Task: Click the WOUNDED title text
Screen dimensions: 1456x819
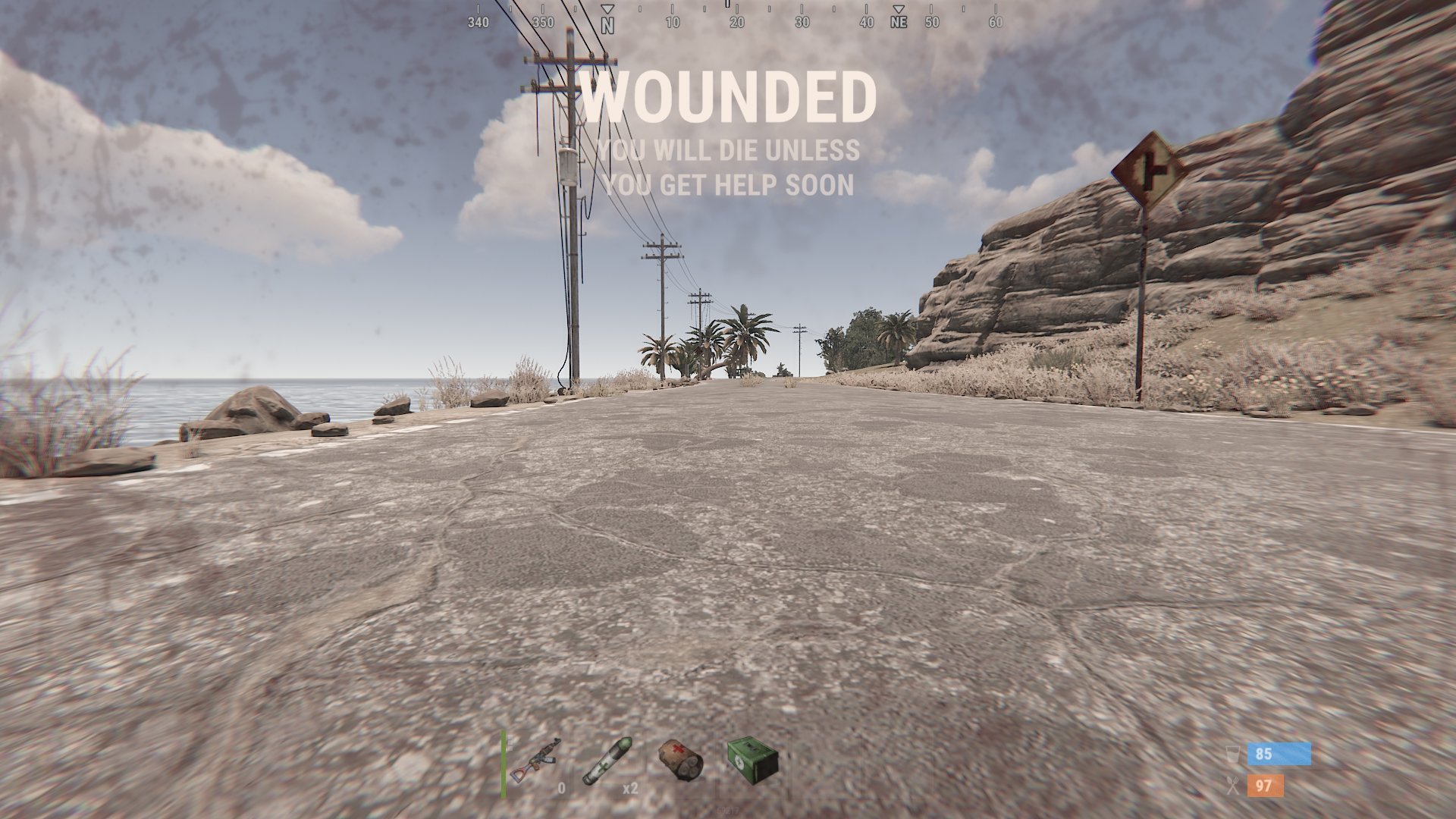Action: pos(730,96)
